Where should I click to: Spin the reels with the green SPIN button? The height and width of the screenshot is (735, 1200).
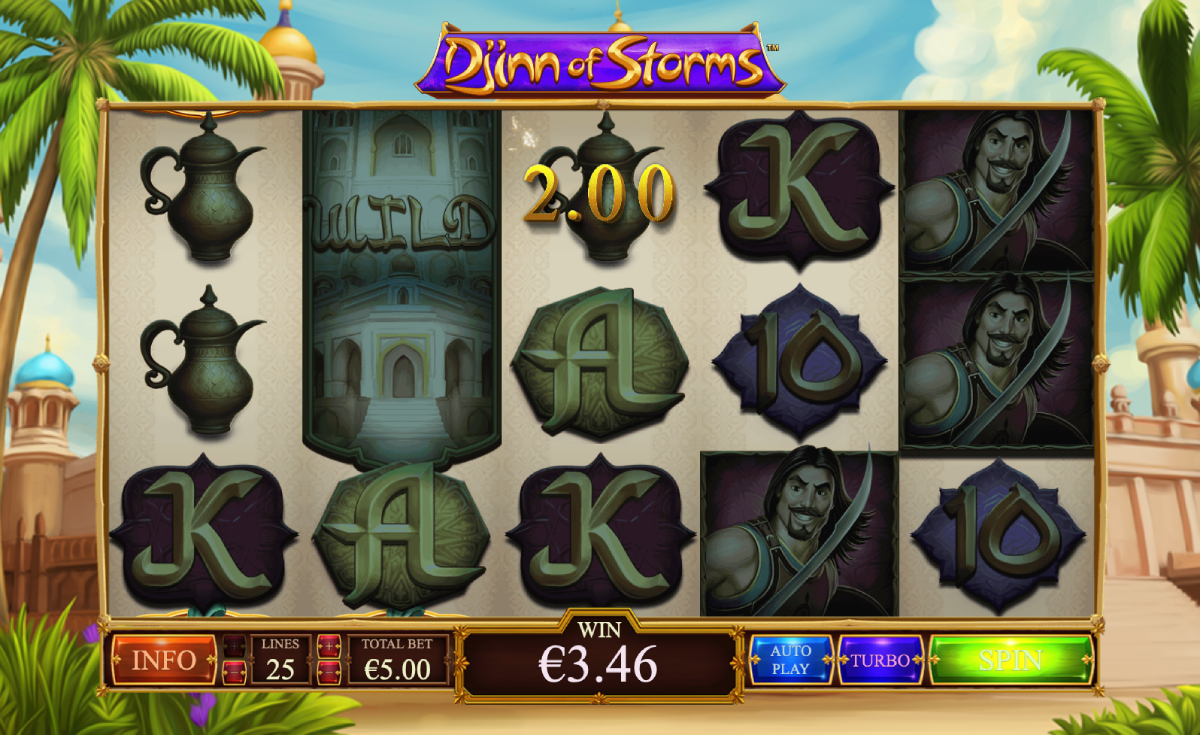coord(1010,660)
